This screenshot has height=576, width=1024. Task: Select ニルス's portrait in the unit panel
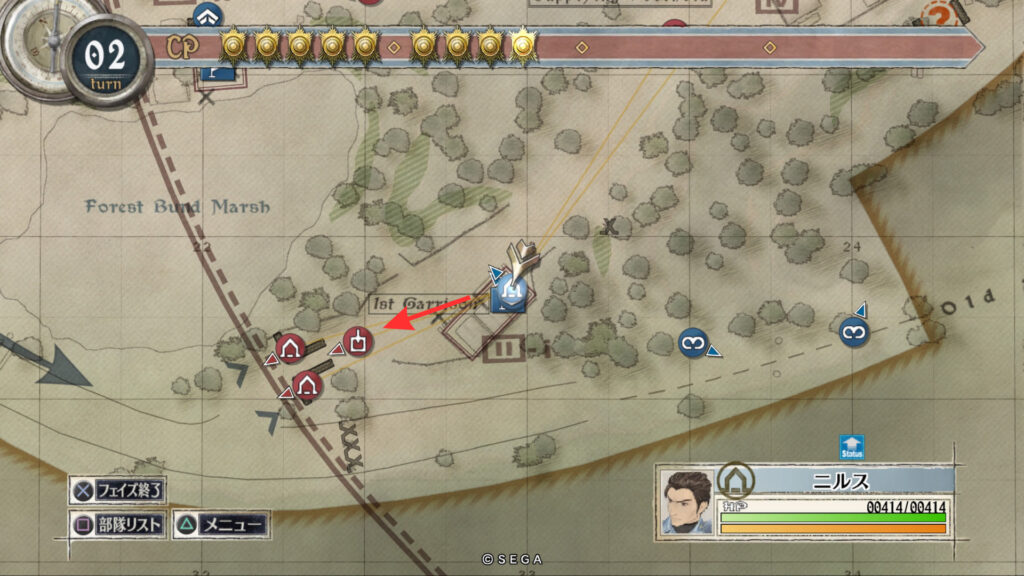point(686,501)
